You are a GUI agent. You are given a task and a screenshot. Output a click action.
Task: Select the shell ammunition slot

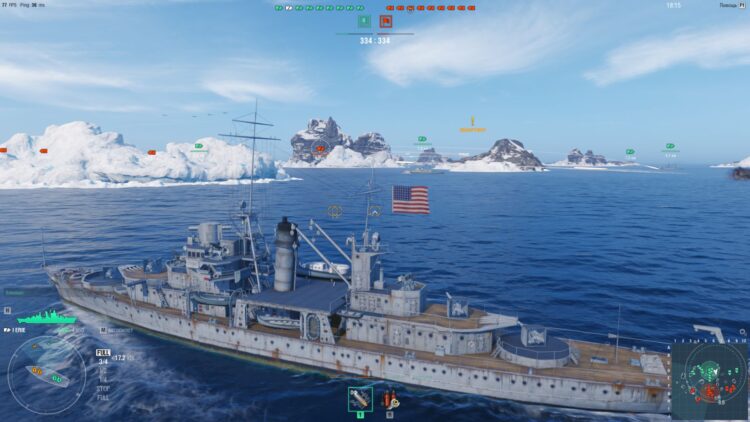[360, 398]
